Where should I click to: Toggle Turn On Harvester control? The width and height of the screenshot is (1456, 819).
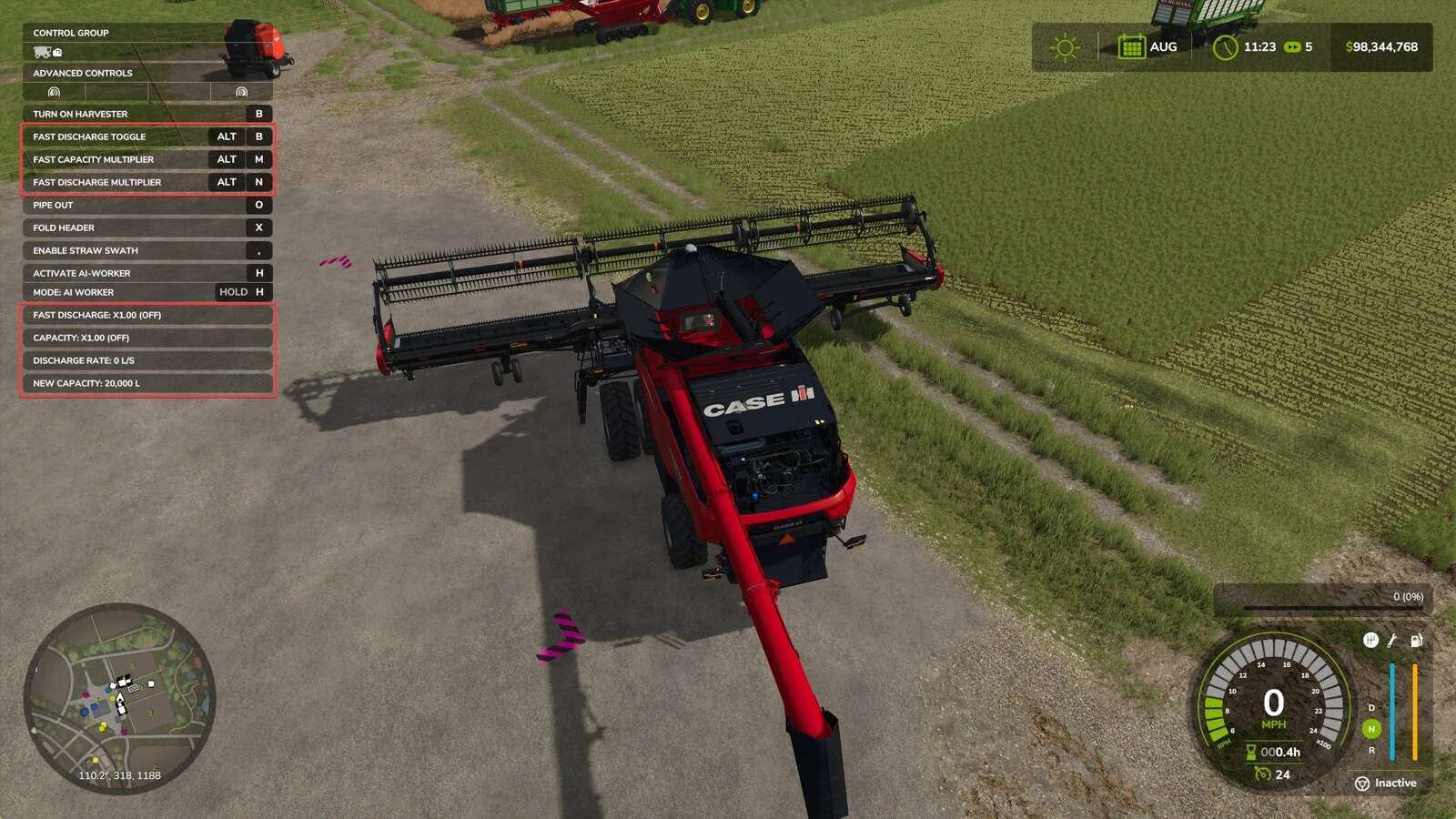click(x=146, y=113)
